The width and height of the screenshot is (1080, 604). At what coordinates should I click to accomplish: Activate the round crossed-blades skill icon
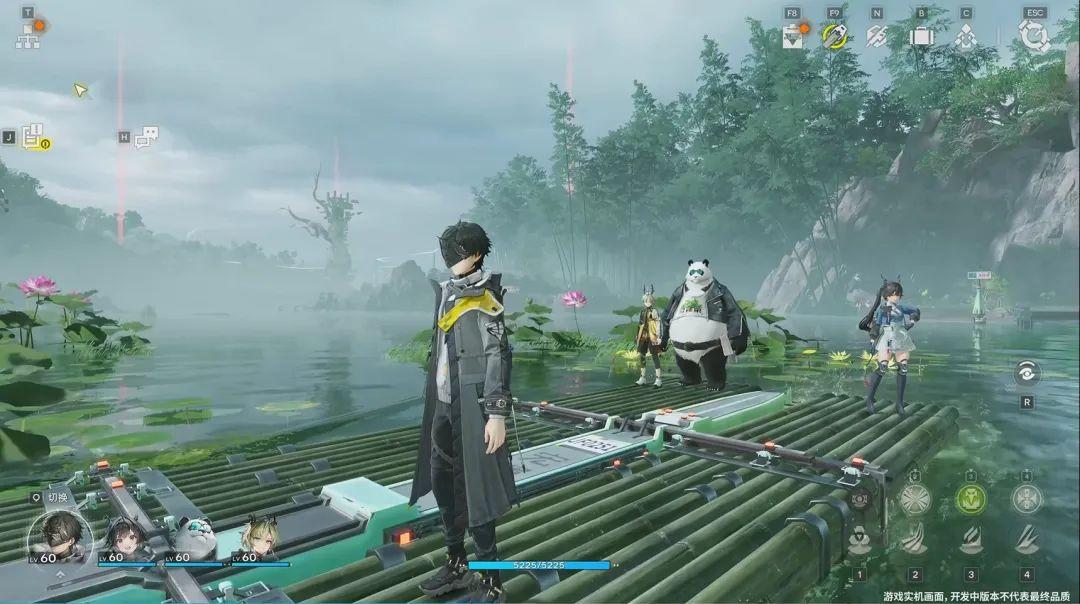click(x=914, y=498)
